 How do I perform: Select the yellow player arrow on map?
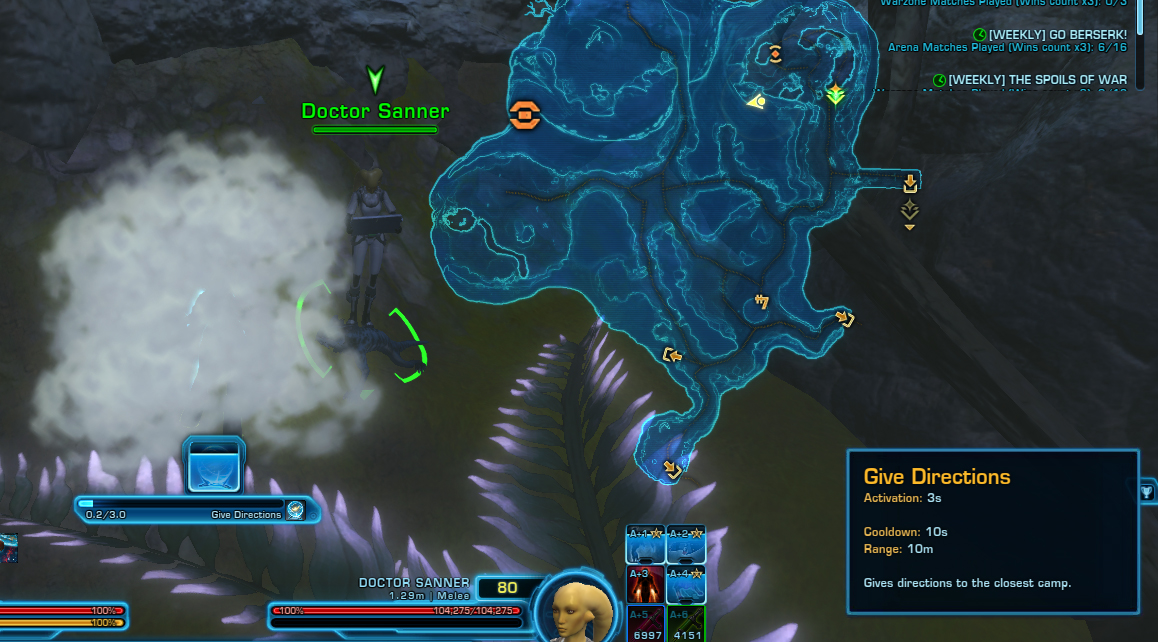(x=756, y=100)
